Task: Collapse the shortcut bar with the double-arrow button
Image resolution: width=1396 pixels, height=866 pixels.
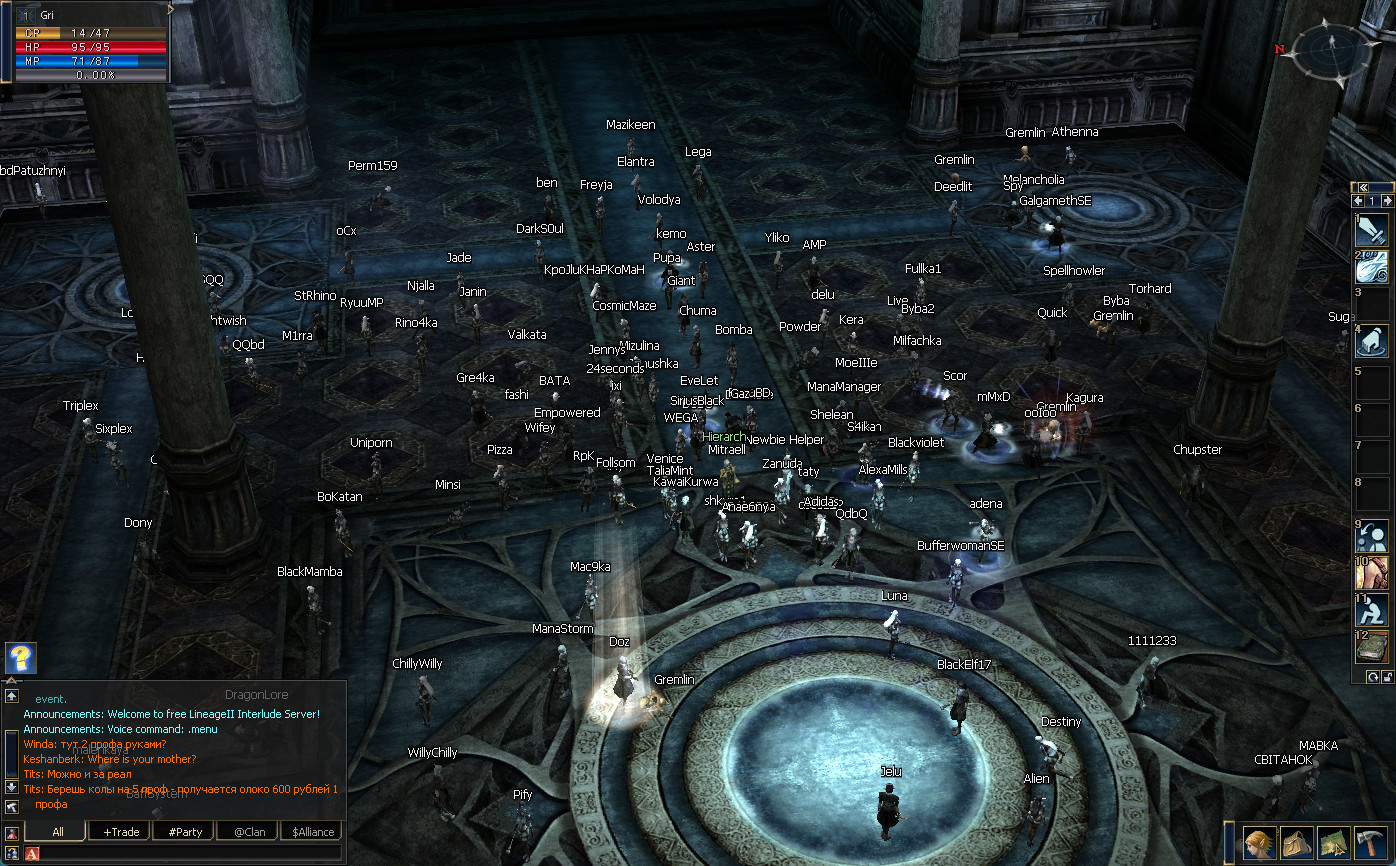Action: (x=1362, y=187)
